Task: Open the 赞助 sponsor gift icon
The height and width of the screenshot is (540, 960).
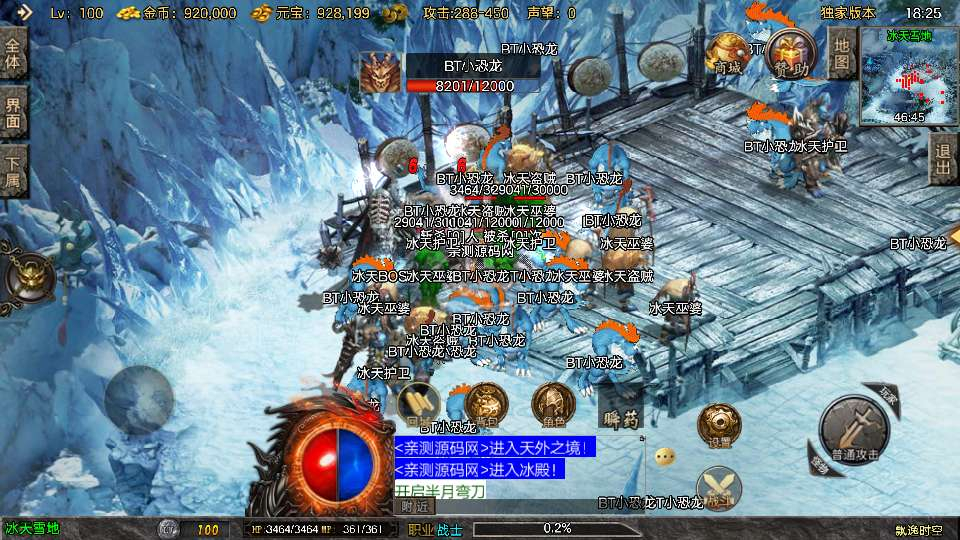Action: point(790,52)
